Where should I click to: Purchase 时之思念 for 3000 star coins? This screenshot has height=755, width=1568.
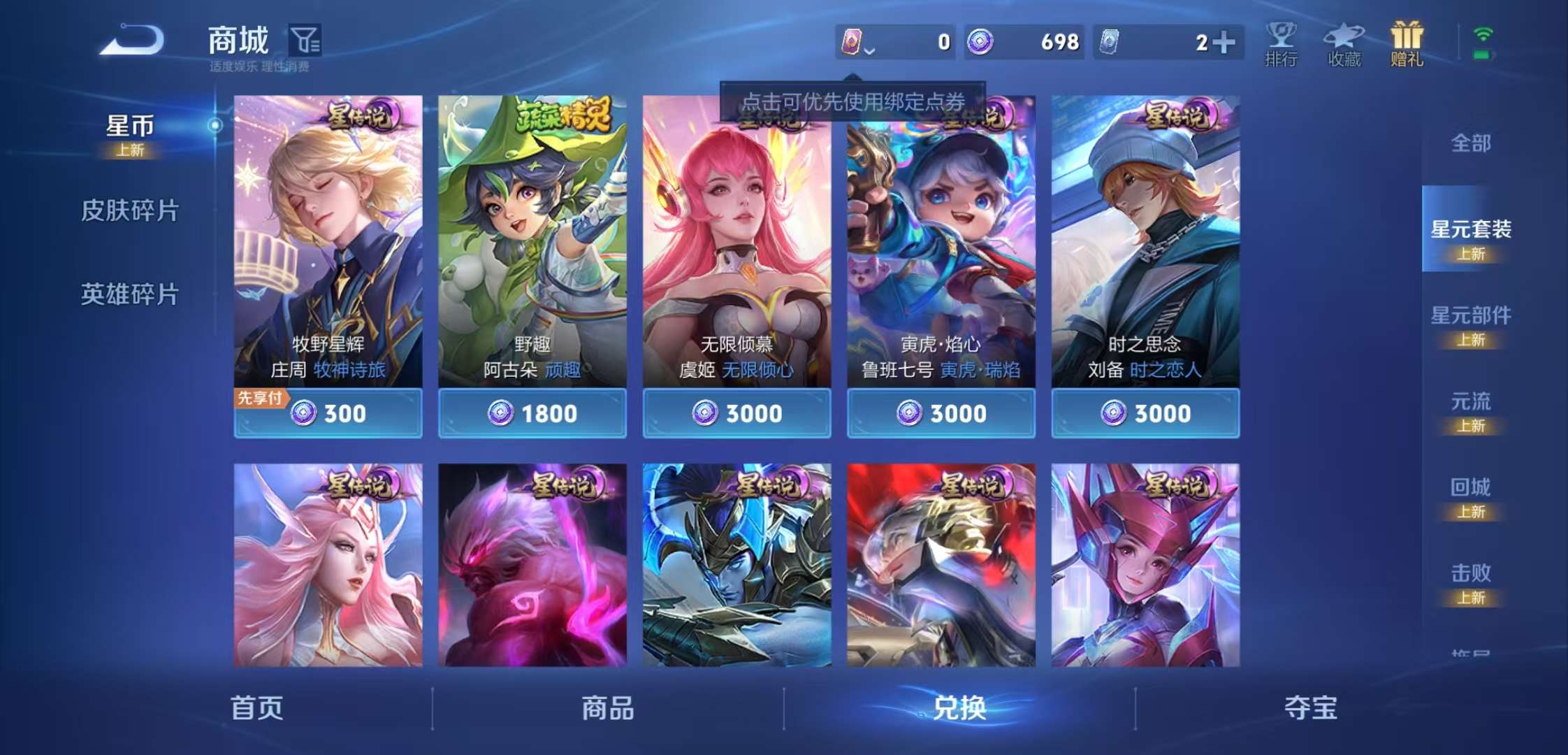[x=1145, y=413]
